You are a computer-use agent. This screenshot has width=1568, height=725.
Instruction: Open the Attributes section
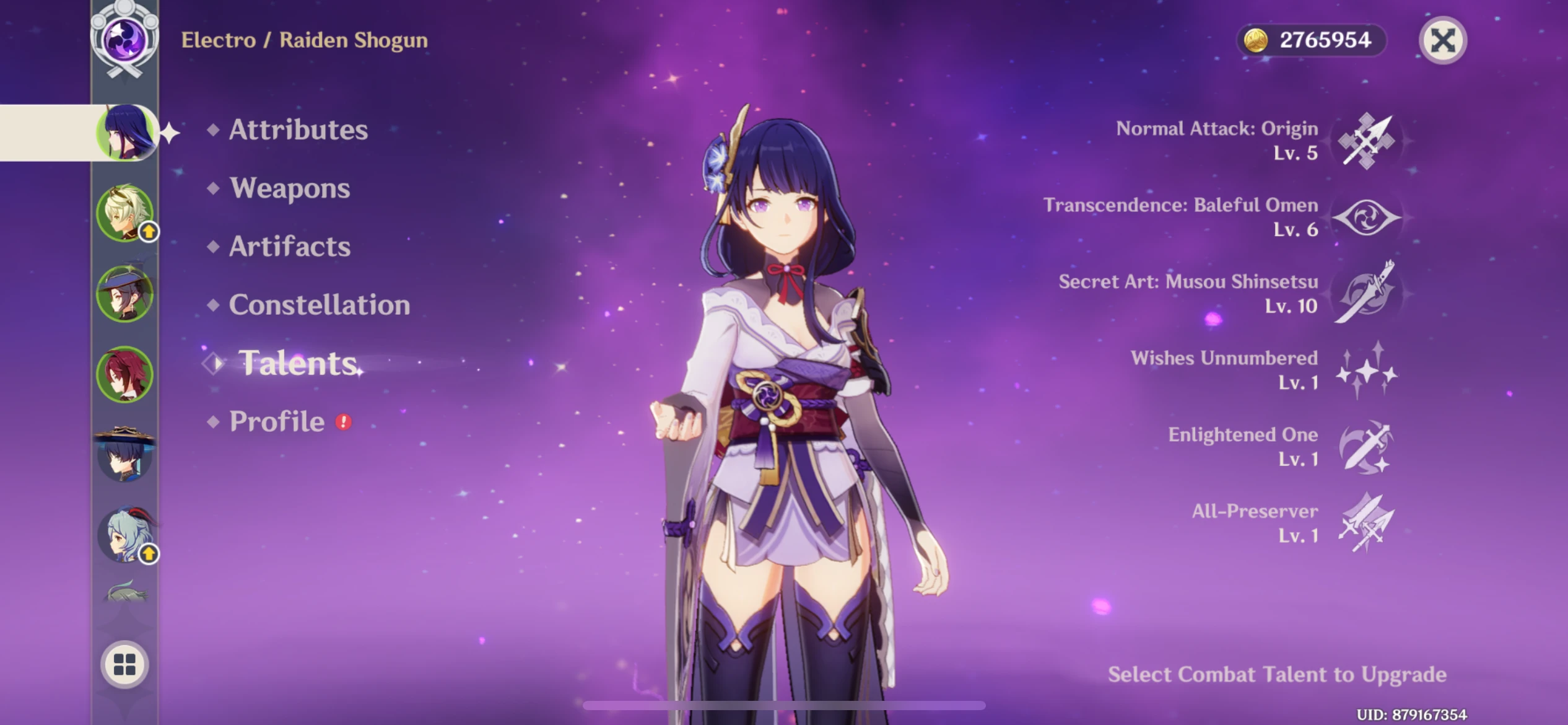[298, 130]
